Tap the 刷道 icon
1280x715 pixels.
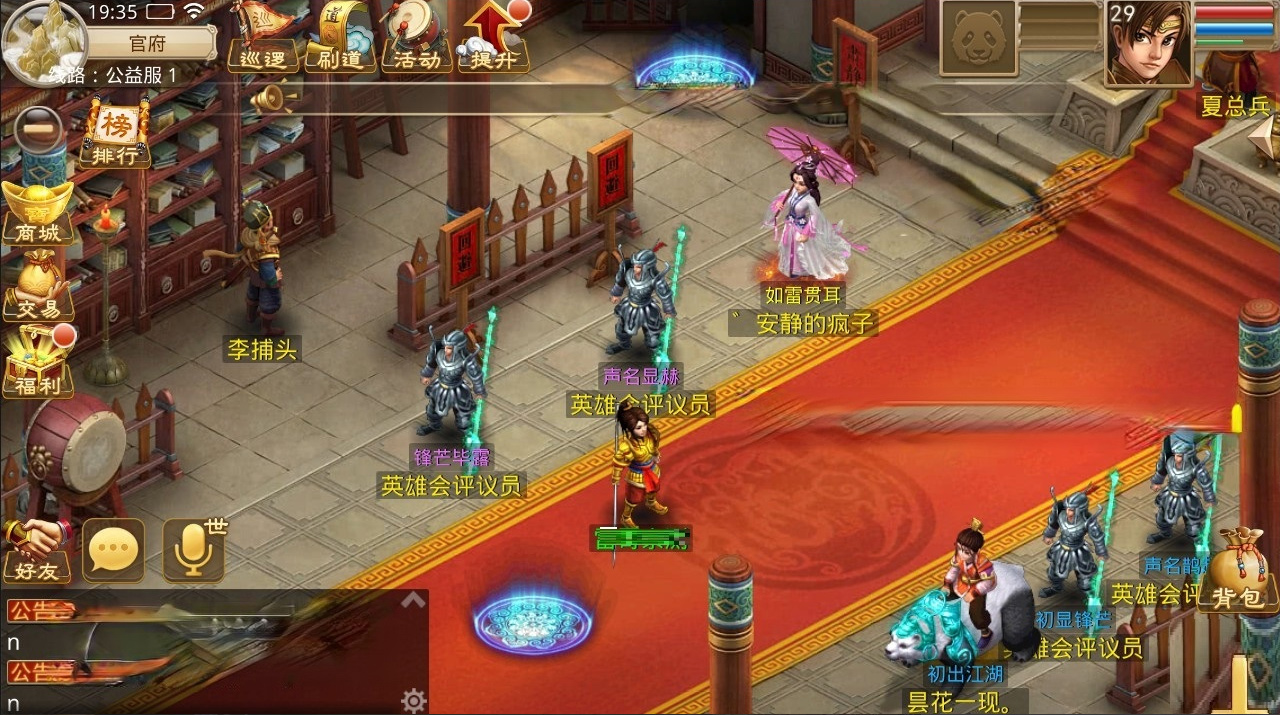point(336,37)
